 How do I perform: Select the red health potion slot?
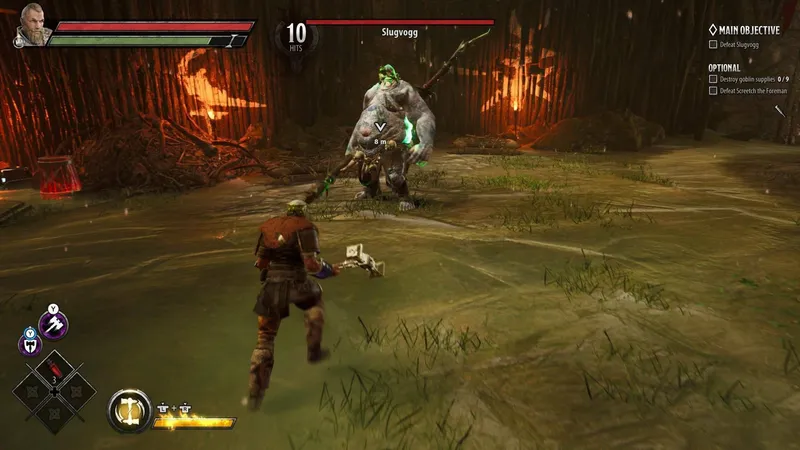pos(54,367)
